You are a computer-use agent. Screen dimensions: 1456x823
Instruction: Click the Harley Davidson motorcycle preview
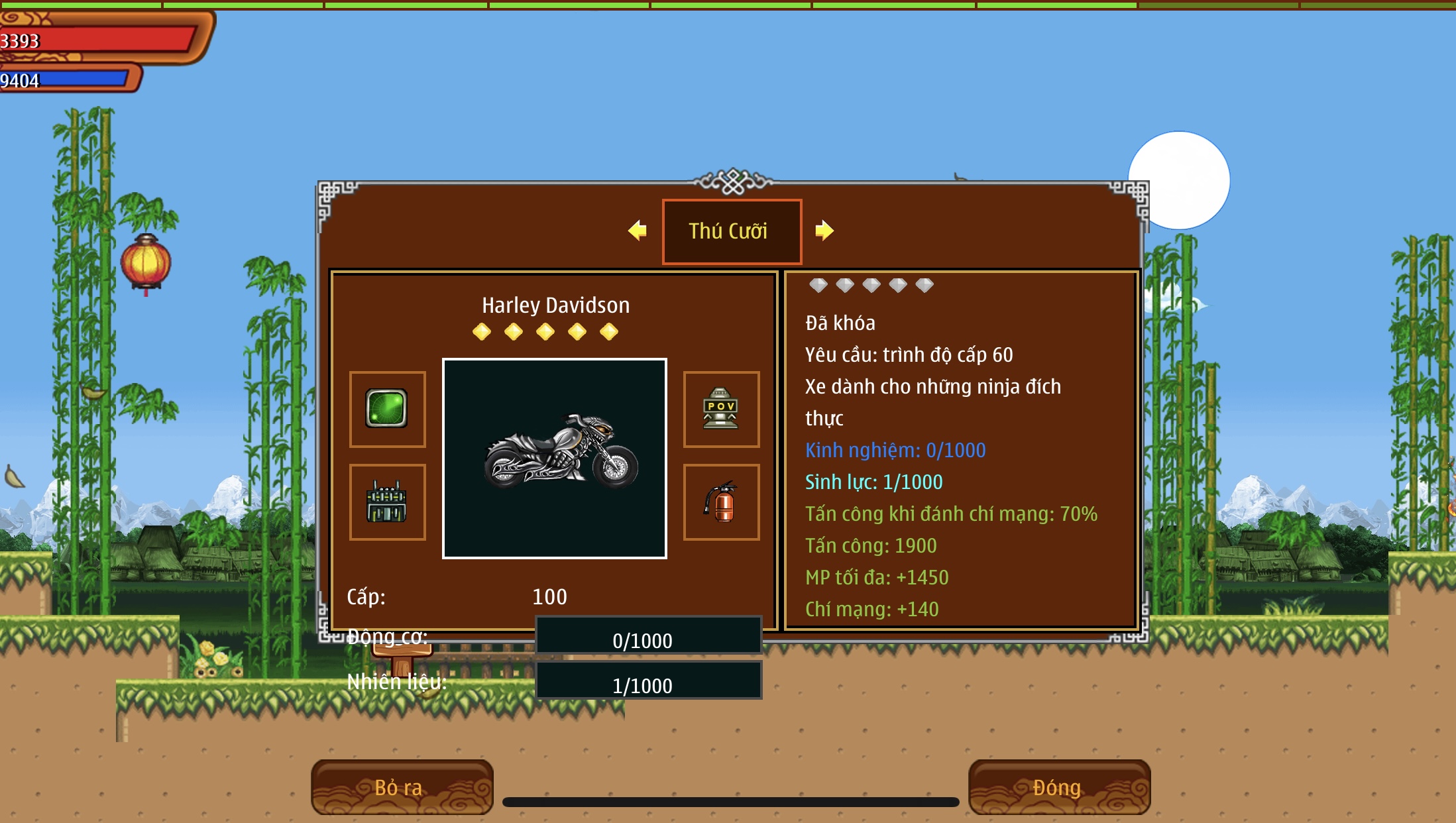click(x=555, y=459)
